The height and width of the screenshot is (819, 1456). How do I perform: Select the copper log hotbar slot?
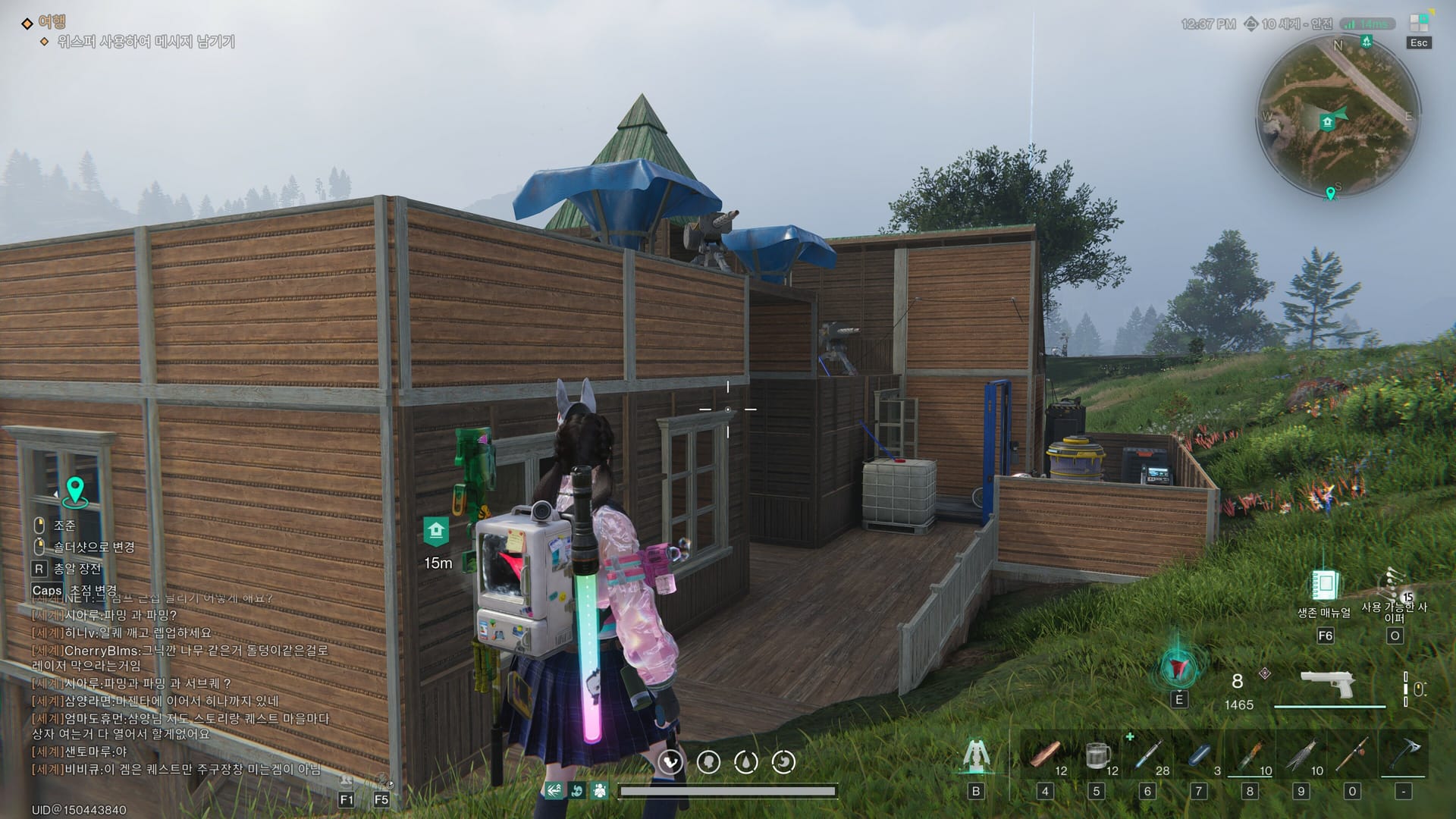[x=1045, y=755]
